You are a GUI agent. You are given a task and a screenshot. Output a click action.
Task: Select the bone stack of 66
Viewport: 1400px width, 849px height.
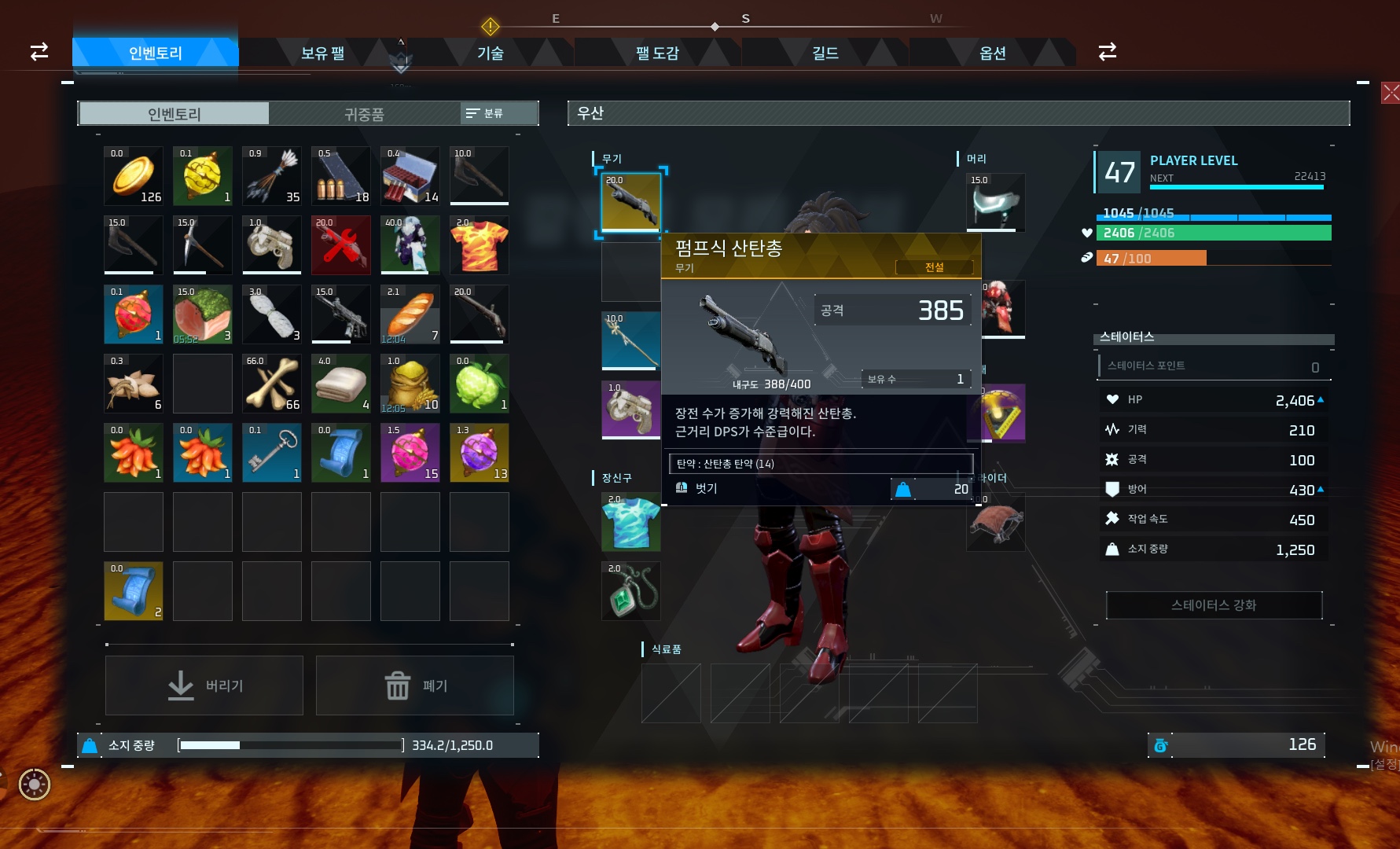pyautogui.click(x=272, y=384)
